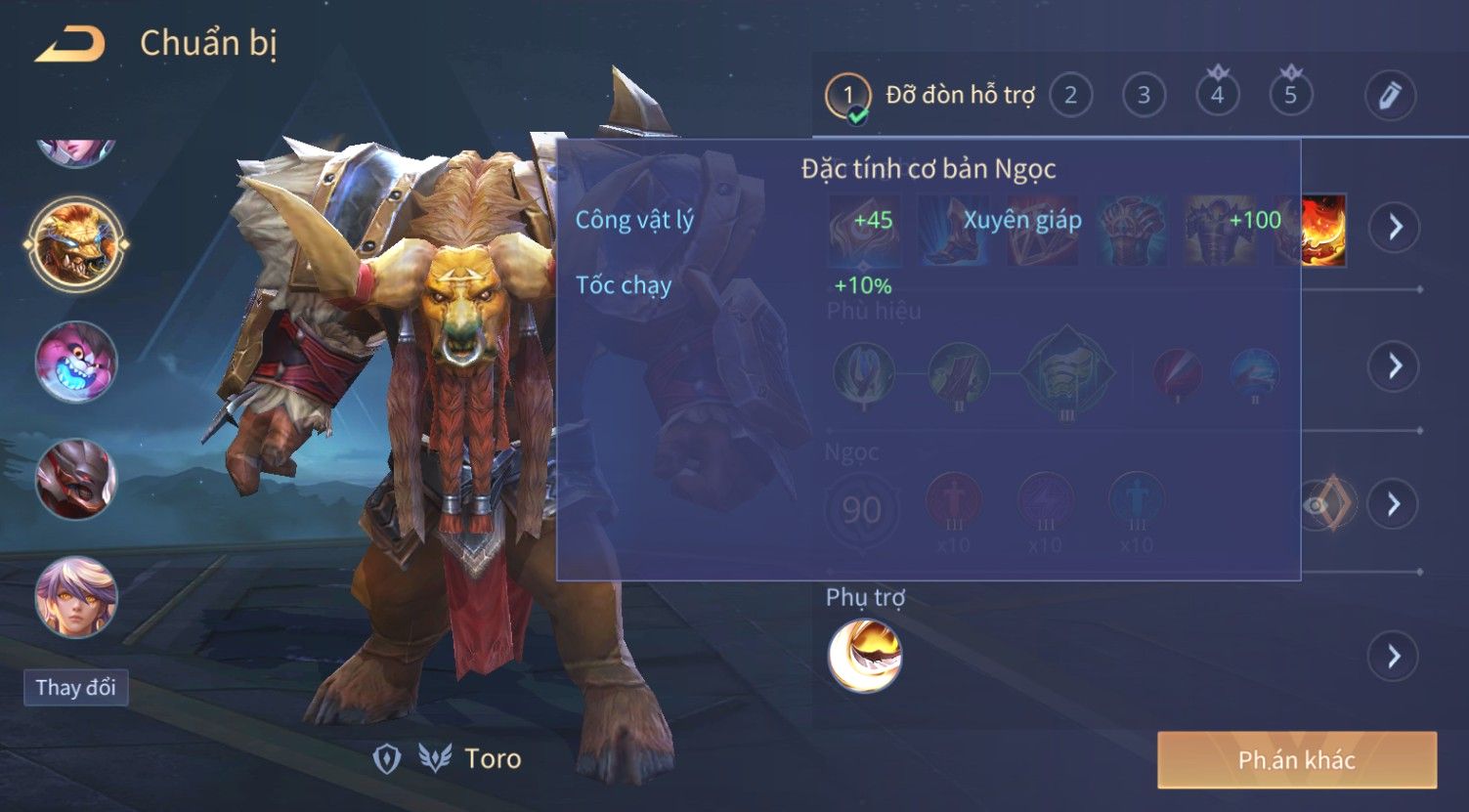This screenshot has height=812, width=1469.
Task: Select the pink monster hero portrait
Action: (76, 363)
